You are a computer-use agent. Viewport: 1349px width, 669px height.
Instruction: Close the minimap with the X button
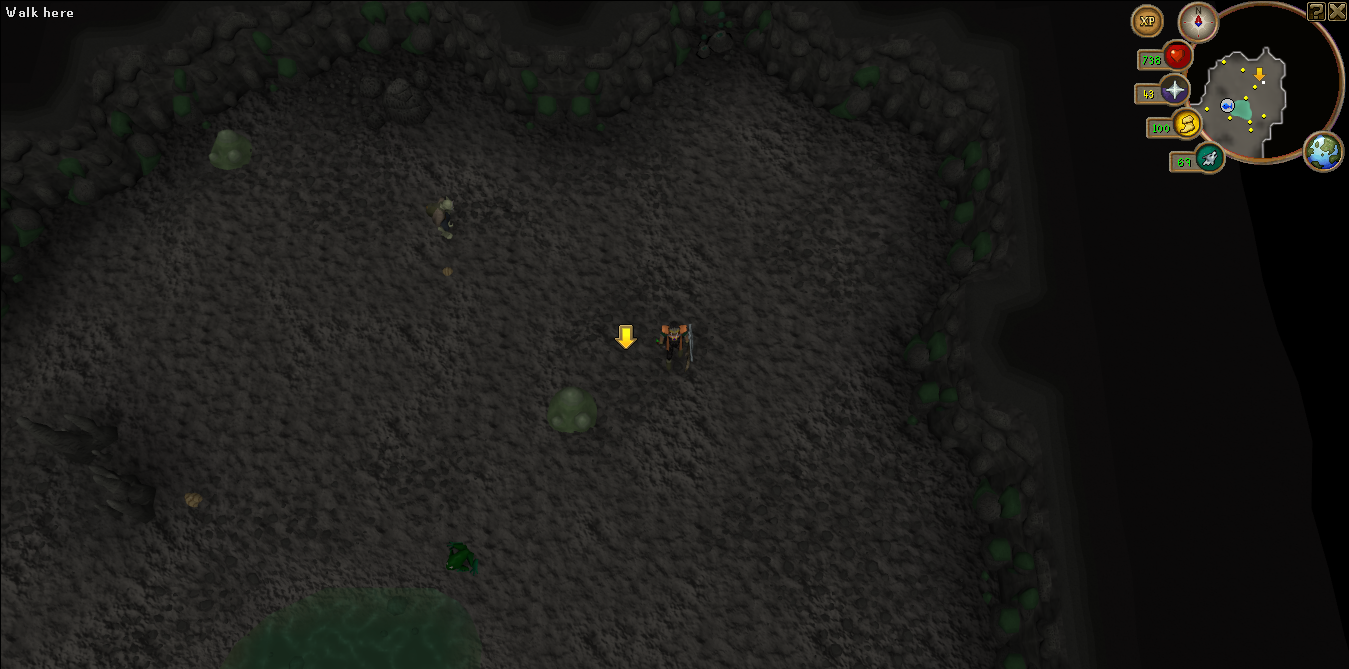tap(1337, 11)
